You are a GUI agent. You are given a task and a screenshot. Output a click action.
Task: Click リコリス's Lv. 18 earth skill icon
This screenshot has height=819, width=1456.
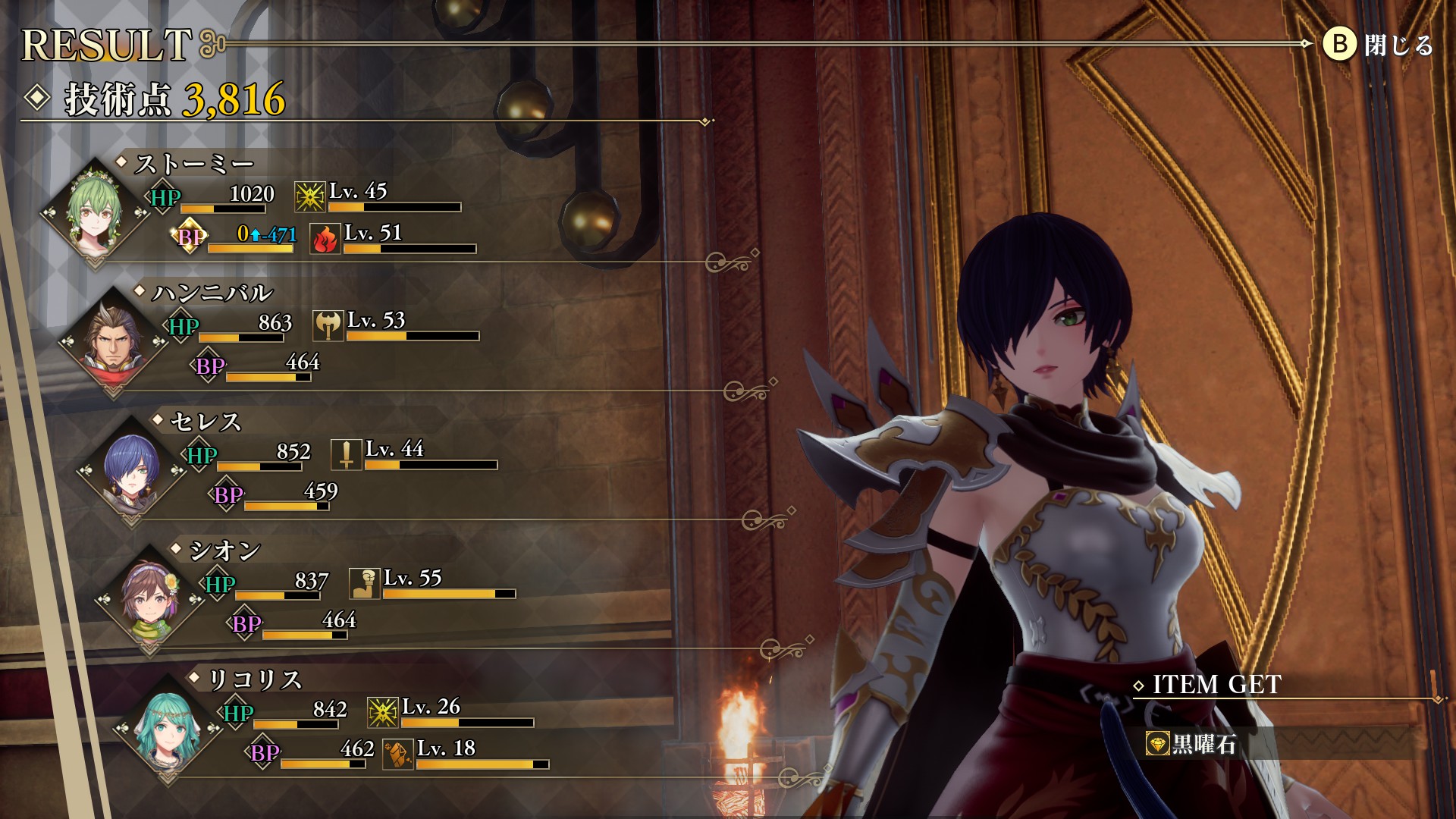coord(398,755)
